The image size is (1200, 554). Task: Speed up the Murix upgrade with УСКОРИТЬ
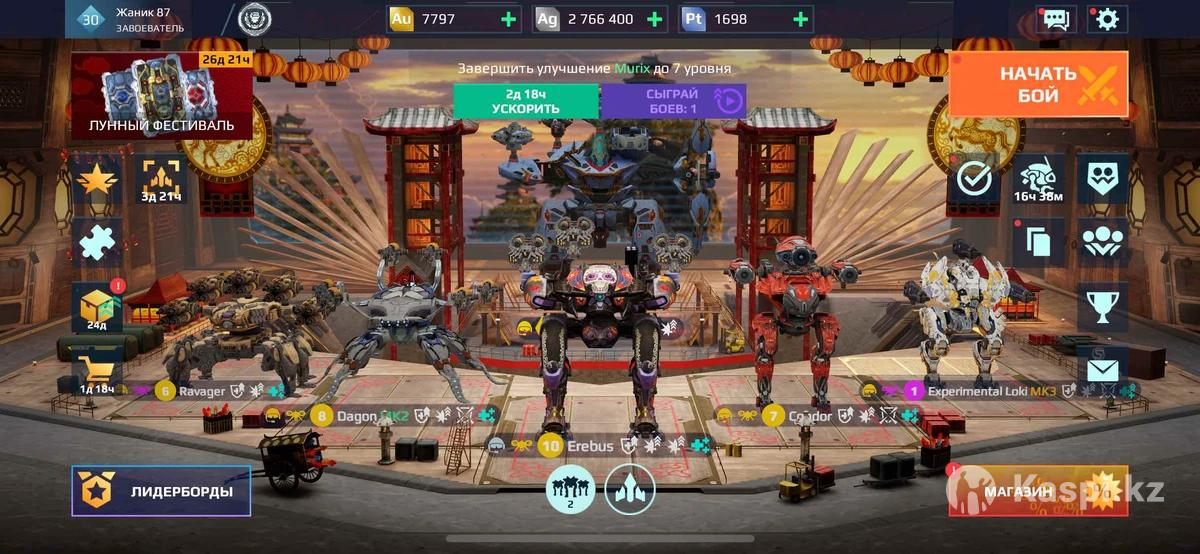click(525, 101)
